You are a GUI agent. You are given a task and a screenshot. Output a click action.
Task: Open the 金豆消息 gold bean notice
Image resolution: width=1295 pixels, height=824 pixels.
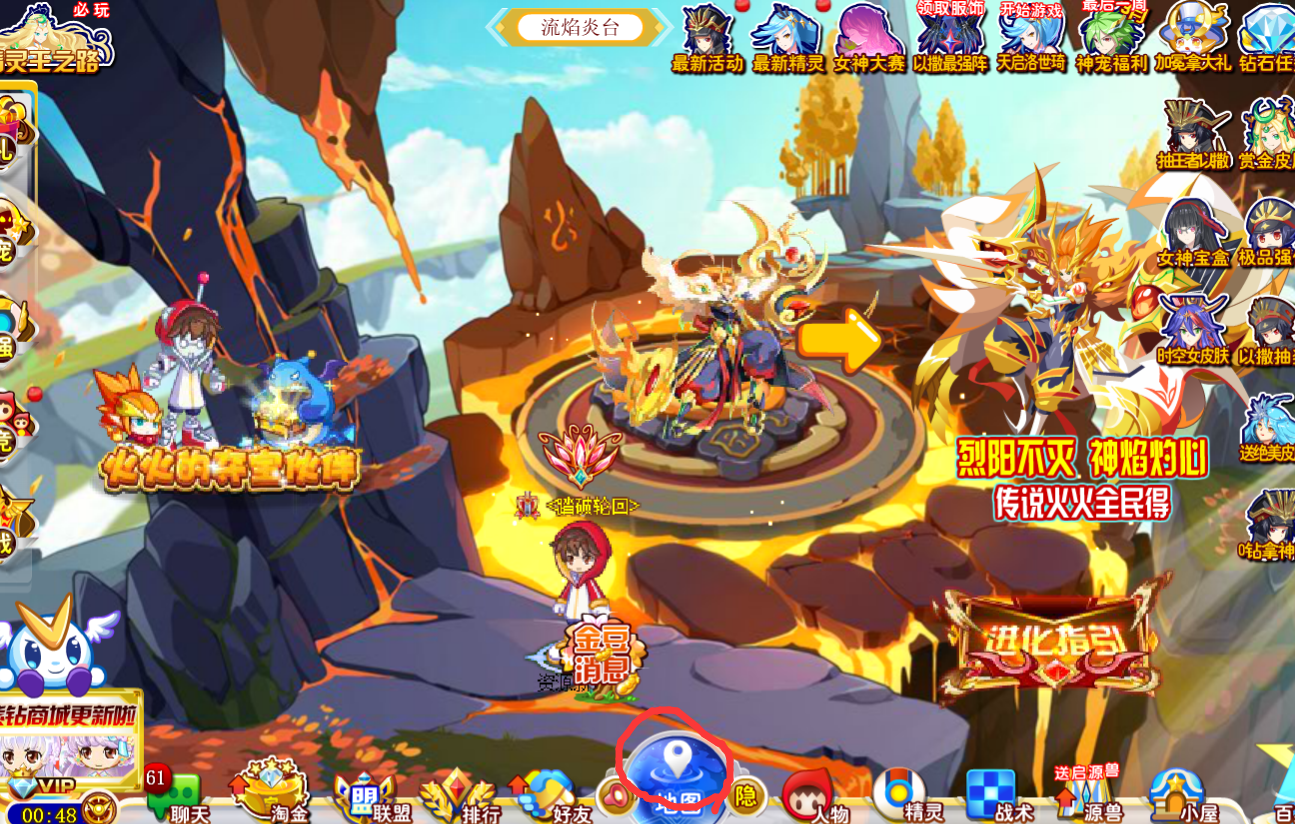[602, 654]
